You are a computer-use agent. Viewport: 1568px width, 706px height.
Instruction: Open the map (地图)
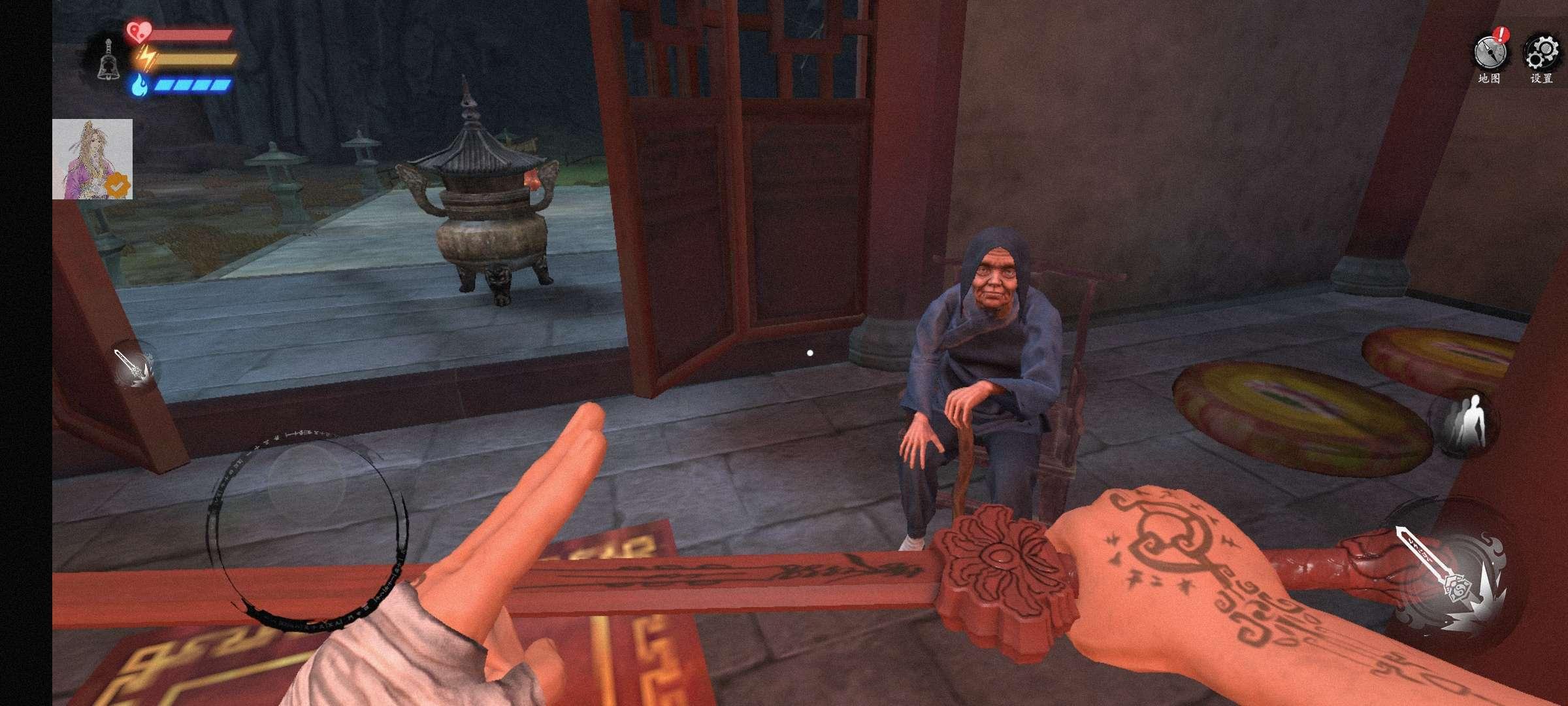point(1490,54)
